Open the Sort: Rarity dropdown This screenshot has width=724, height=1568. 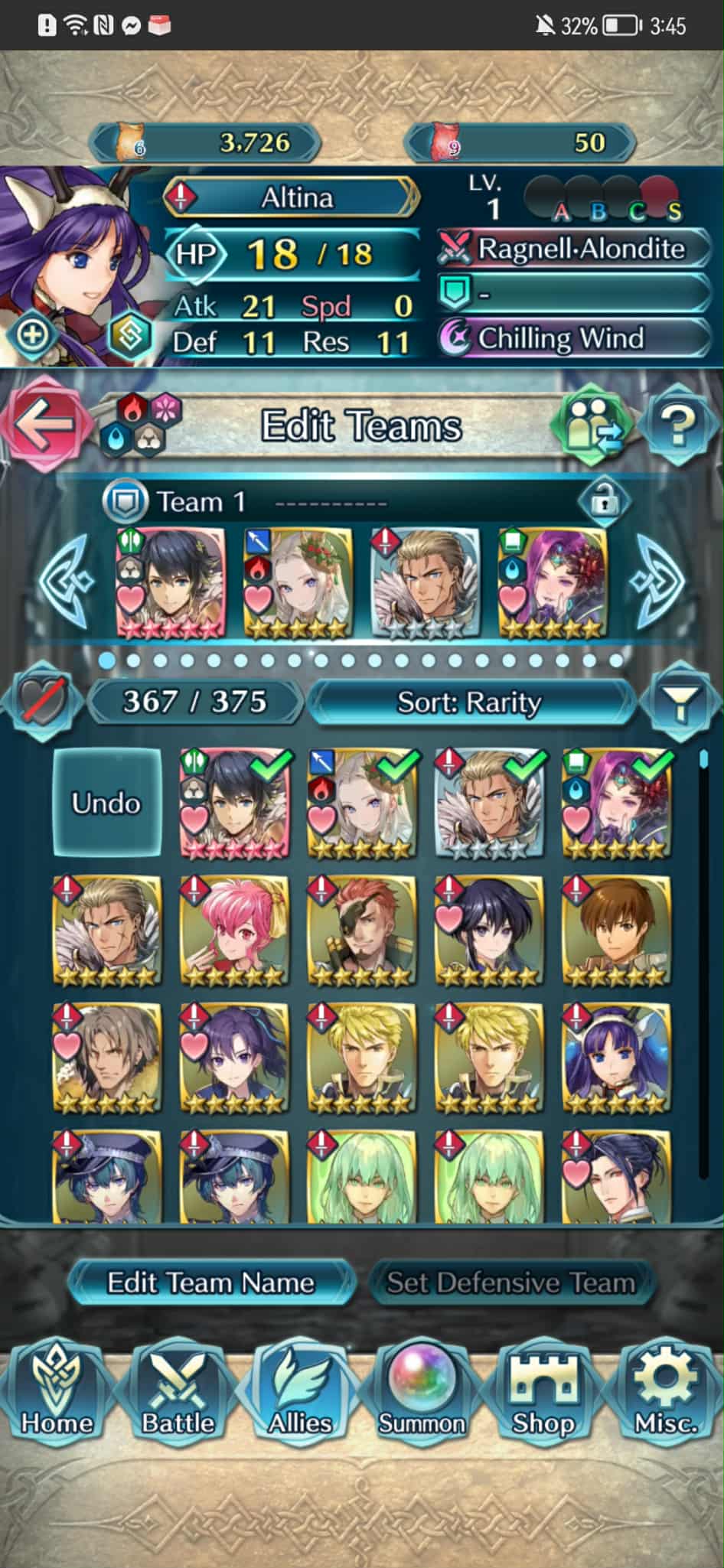(469, 701)
